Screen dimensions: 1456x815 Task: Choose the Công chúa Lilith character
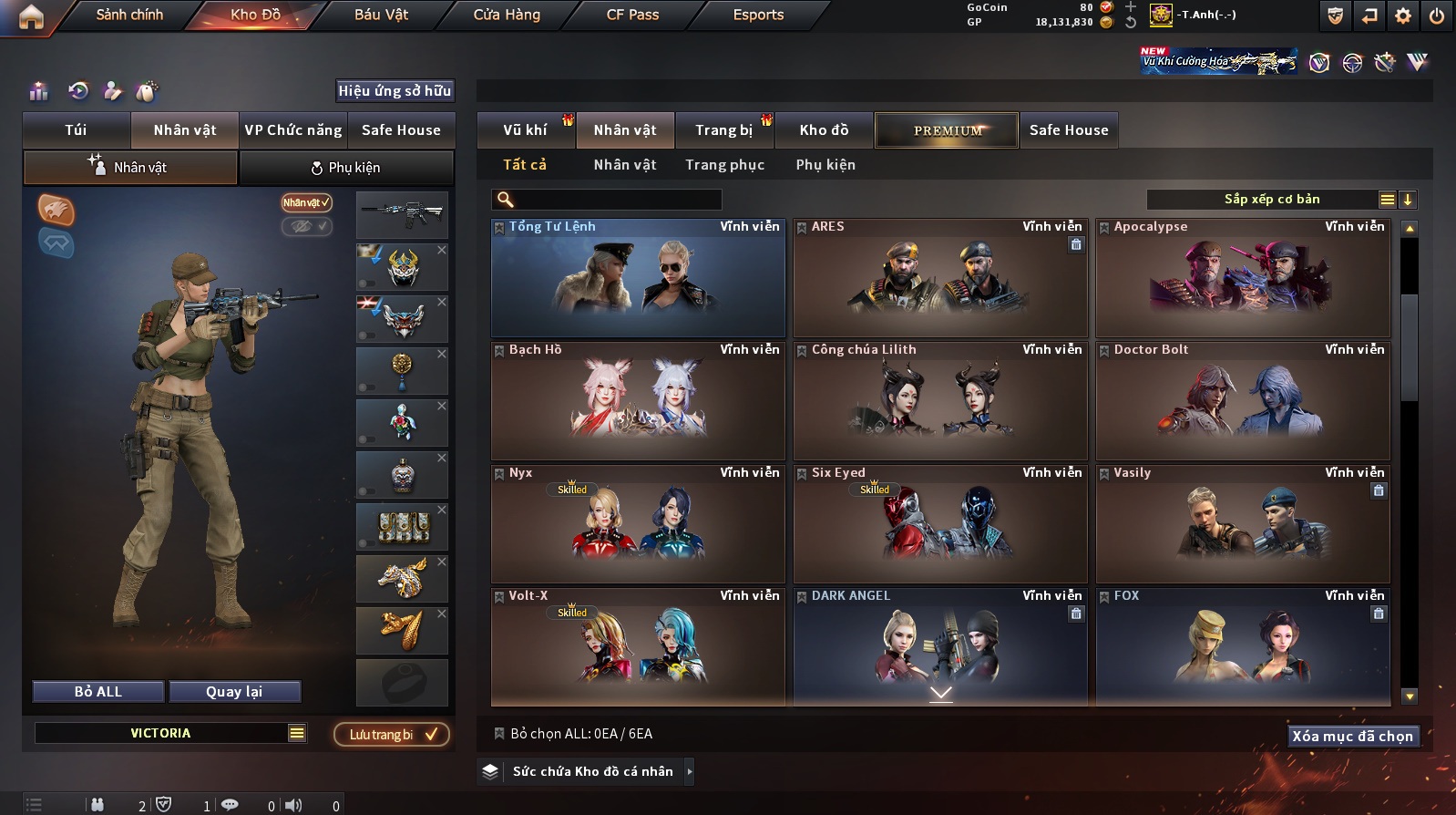pos(940,401)
